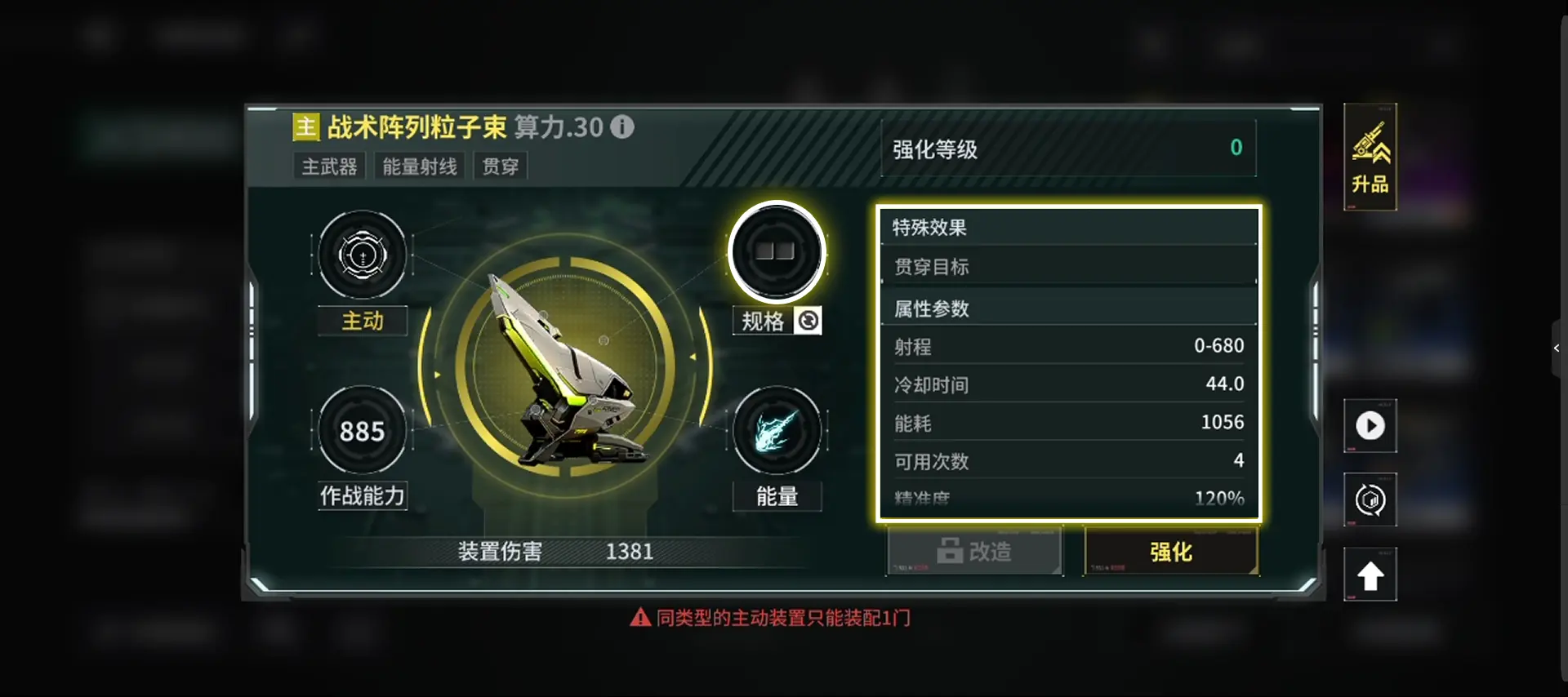
Task: Click the upward arrow icon bottom right
Action: tap(1370, 574)
